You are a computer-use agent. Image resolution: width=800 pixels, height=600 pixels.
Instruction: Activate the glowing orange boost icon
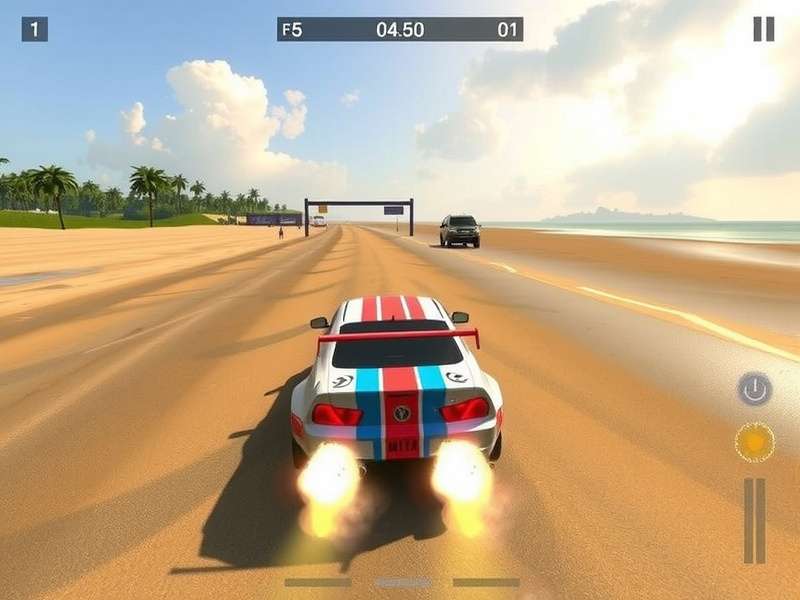pyautogui.click(x=755, y=441)
